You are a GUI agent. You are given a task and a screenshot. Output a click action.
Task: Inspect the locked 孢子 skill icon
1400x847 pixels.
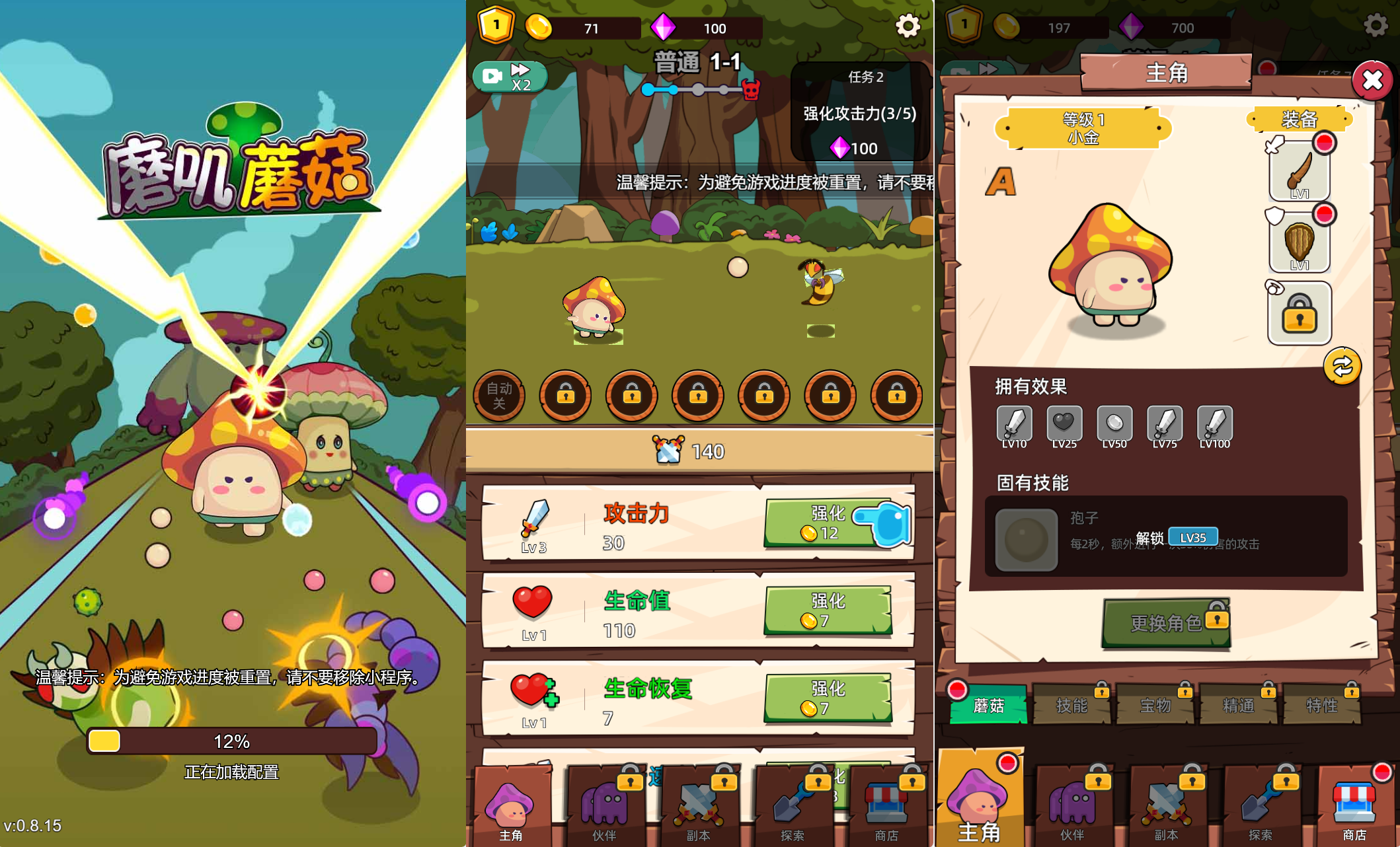(1026, 539)
